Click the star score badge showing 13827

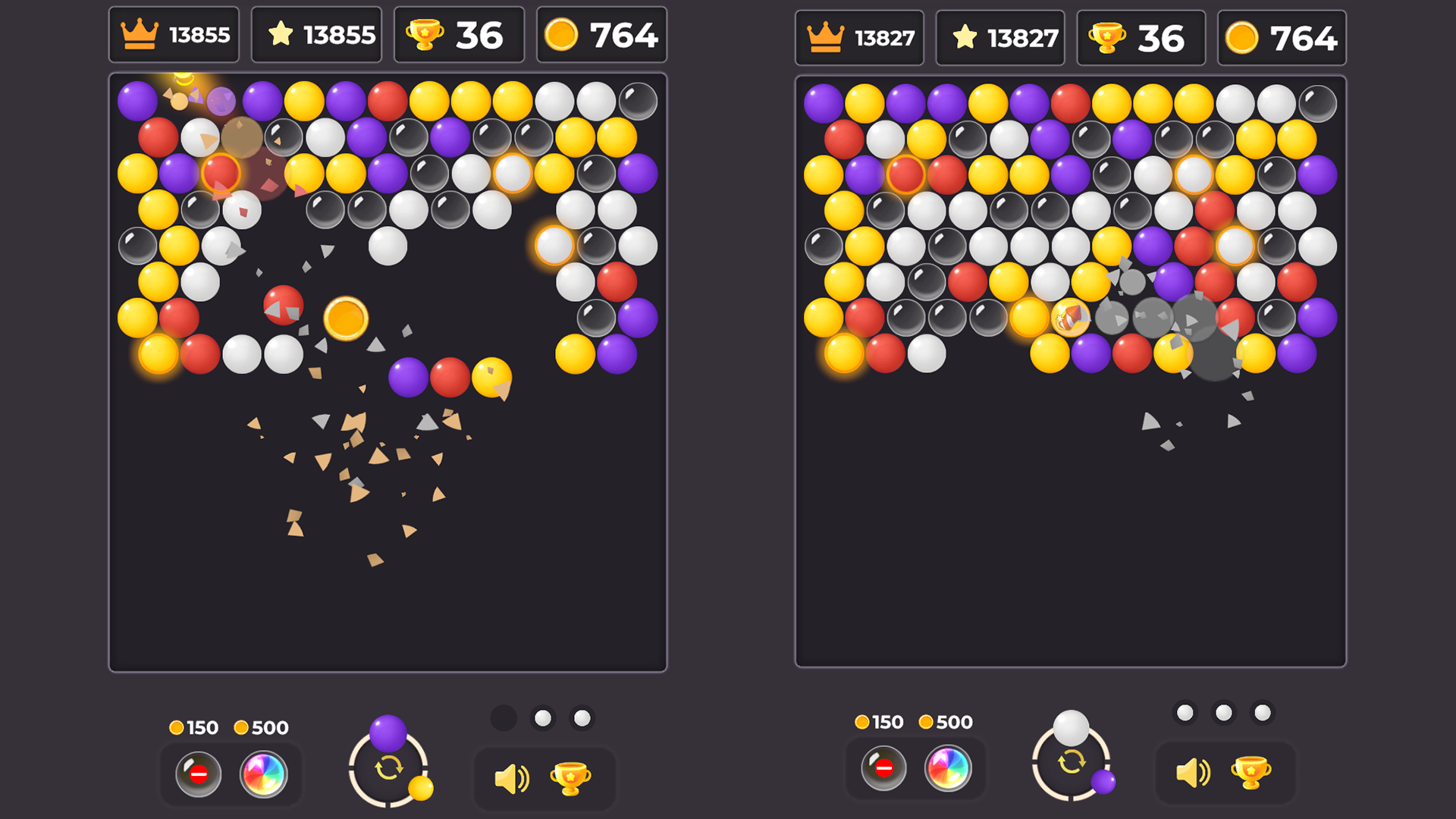[1000, 37]
